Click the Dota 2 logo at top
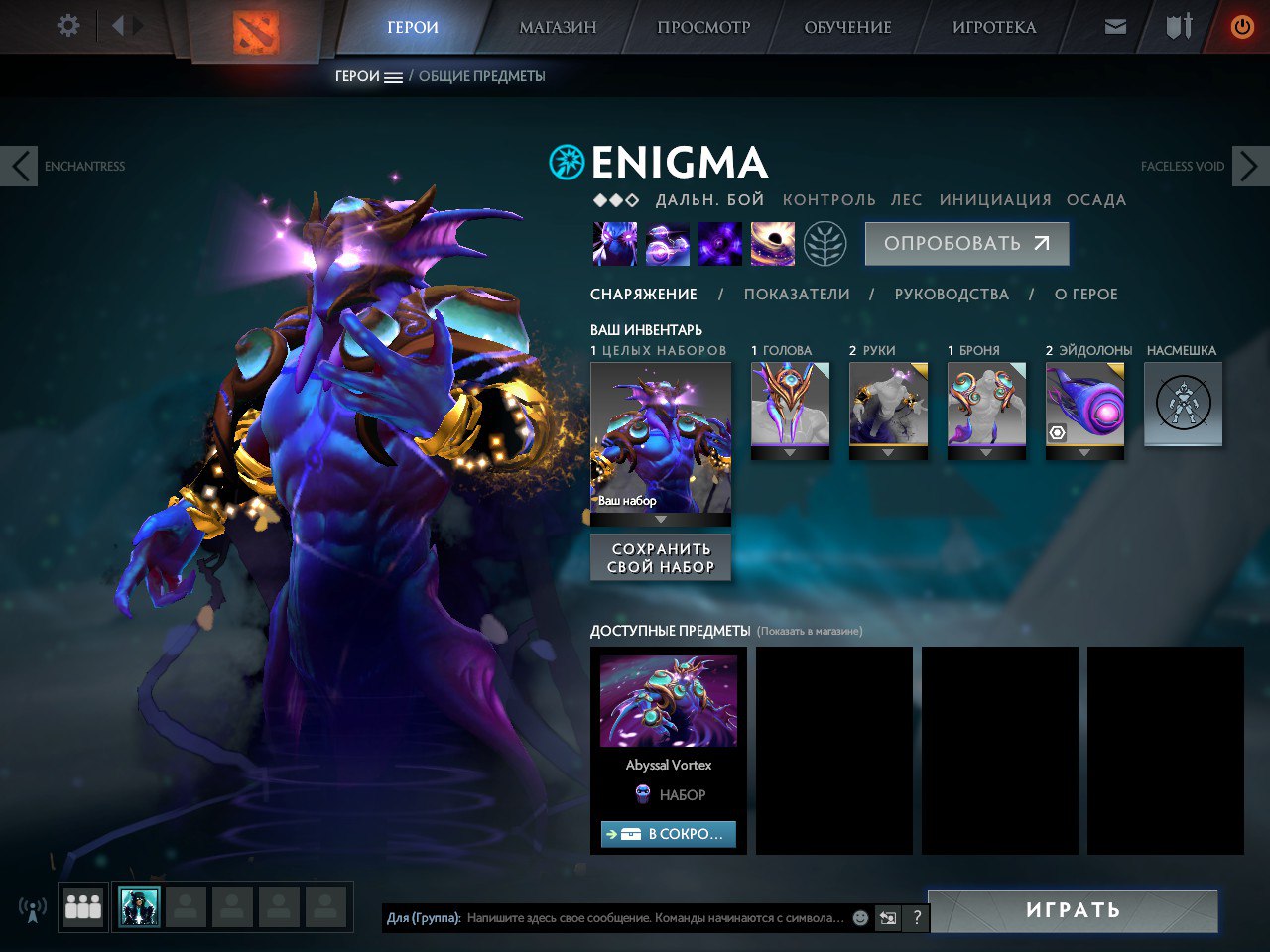Viewport: 1270px width, 952px height. click(254, 33)
